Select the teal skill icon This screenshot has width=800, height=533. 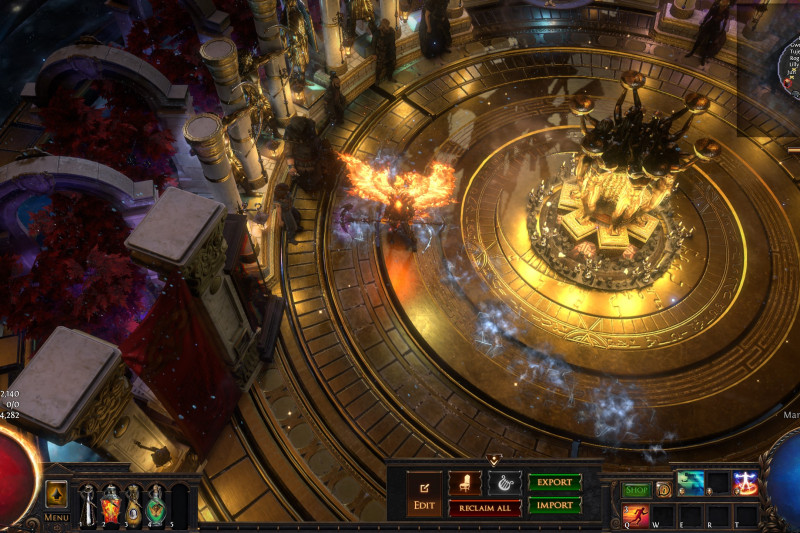691,484
